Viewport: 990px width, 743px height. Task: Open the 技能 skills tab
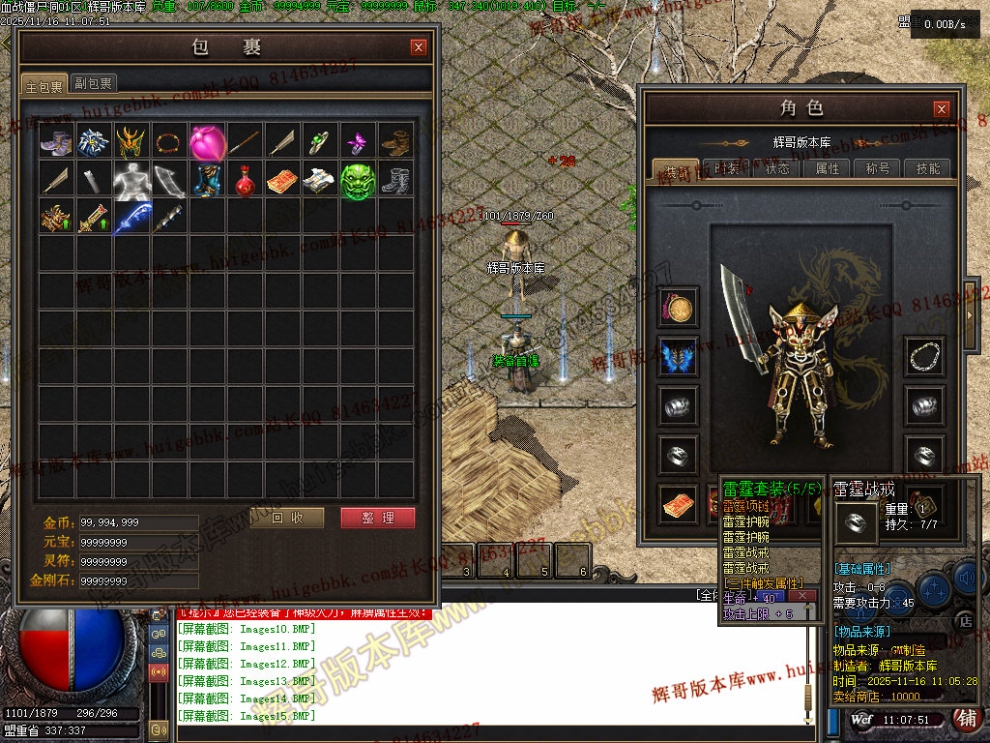tap(927, 169)
